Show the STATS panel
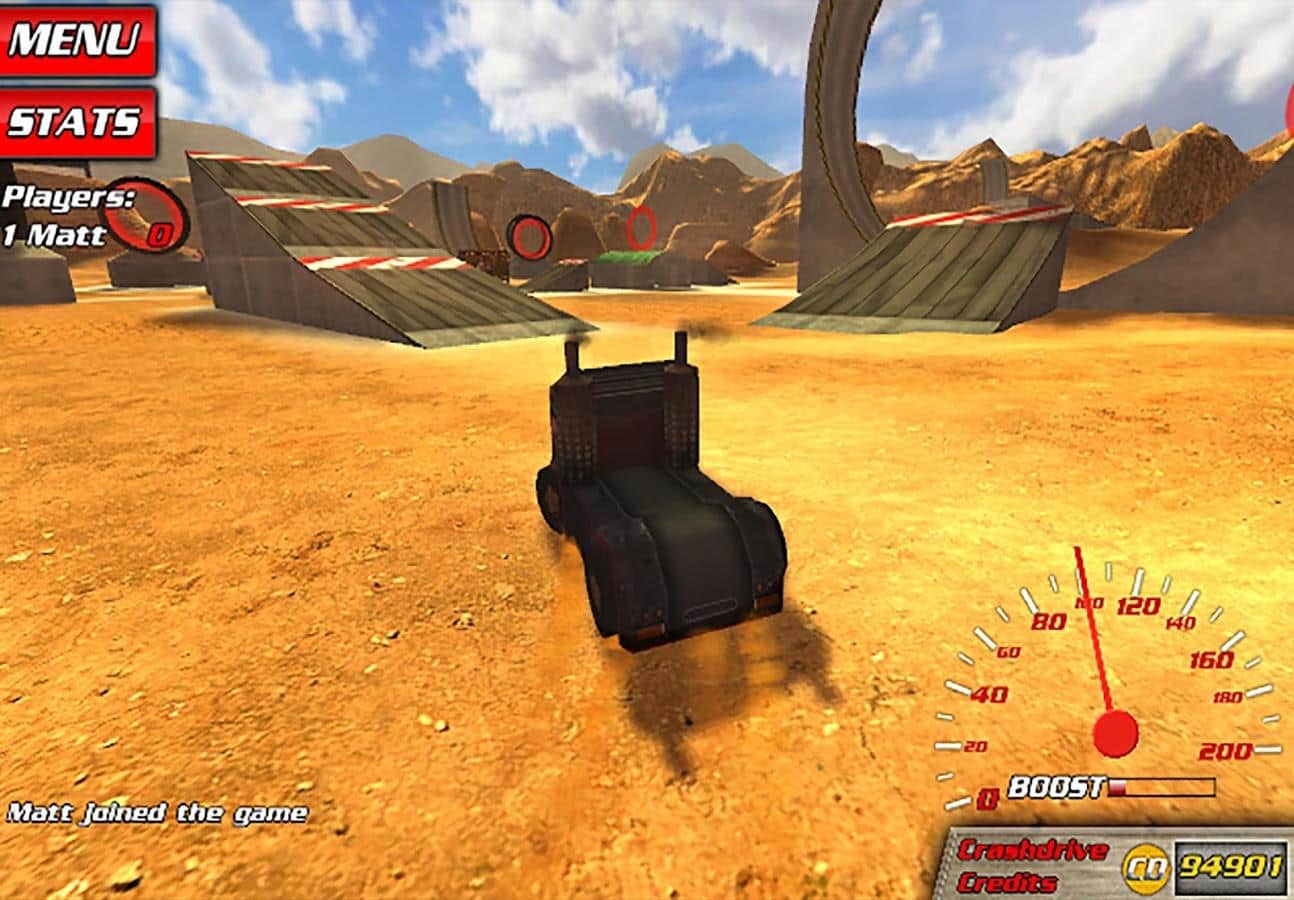The height and width of the screenshot is (900, 1294). (76, 122)
